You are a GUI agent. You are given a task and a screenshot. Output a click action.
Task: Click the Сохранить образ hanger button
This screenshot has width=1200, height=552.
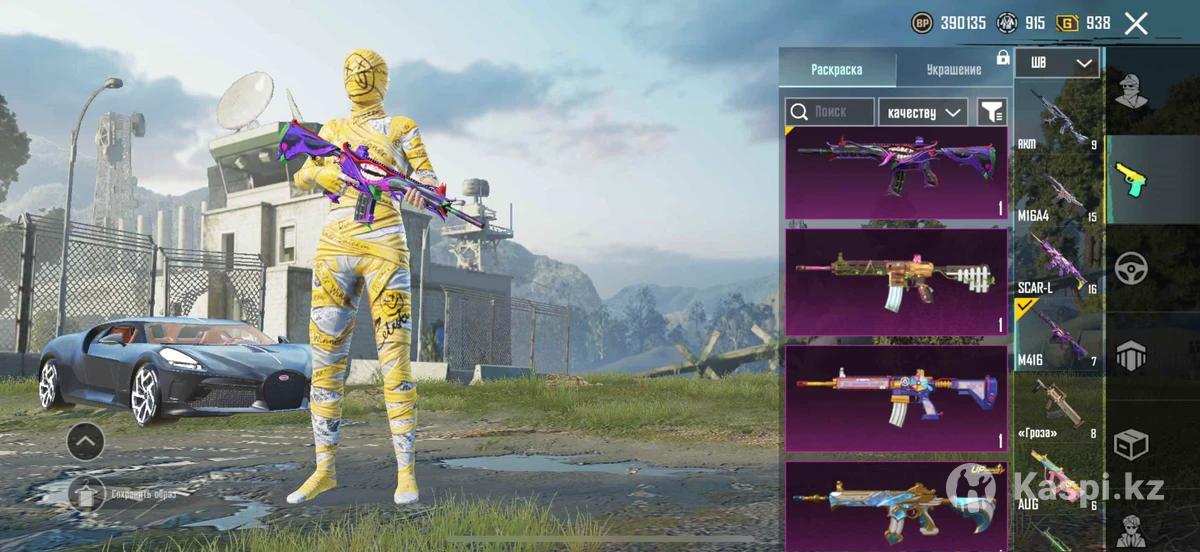86,493
